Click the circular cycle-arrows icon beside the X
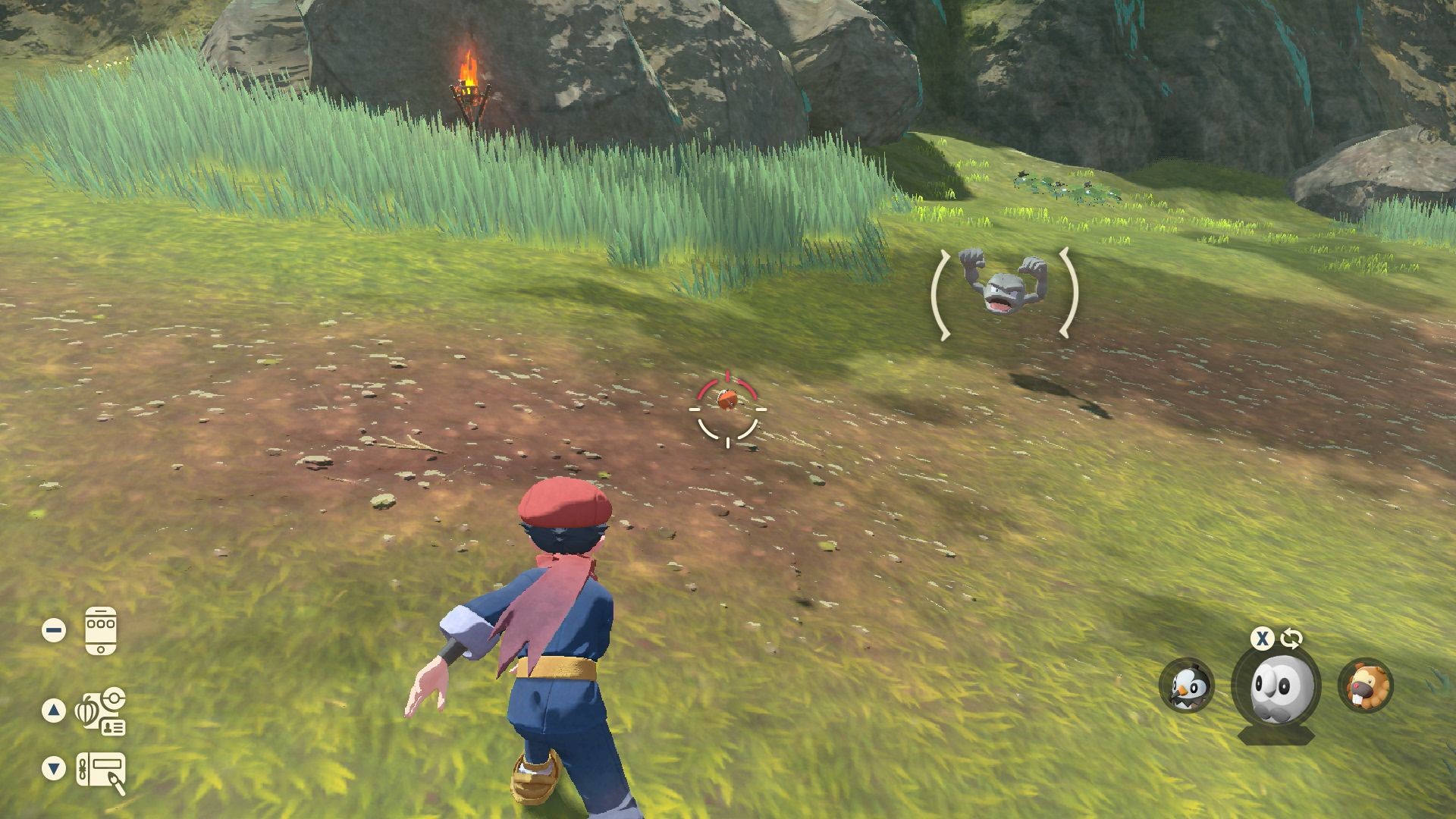The height and width of the screenshot is (819, 1456). coord(1290,639)
